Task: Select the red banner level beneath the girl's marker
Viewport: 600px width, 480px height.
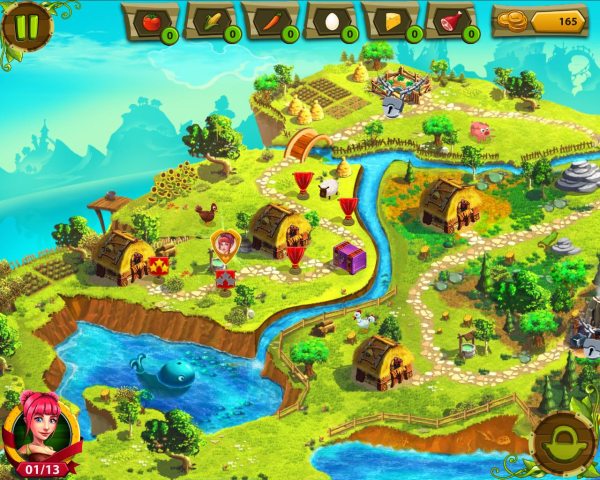Action: (x=225, y=278)
